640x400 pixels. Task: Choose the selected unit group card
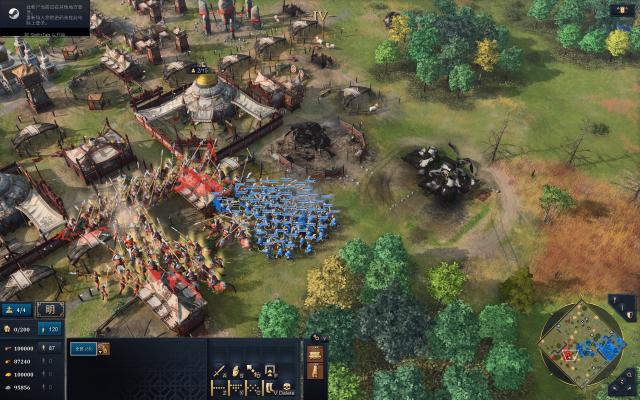pos(83,349)
